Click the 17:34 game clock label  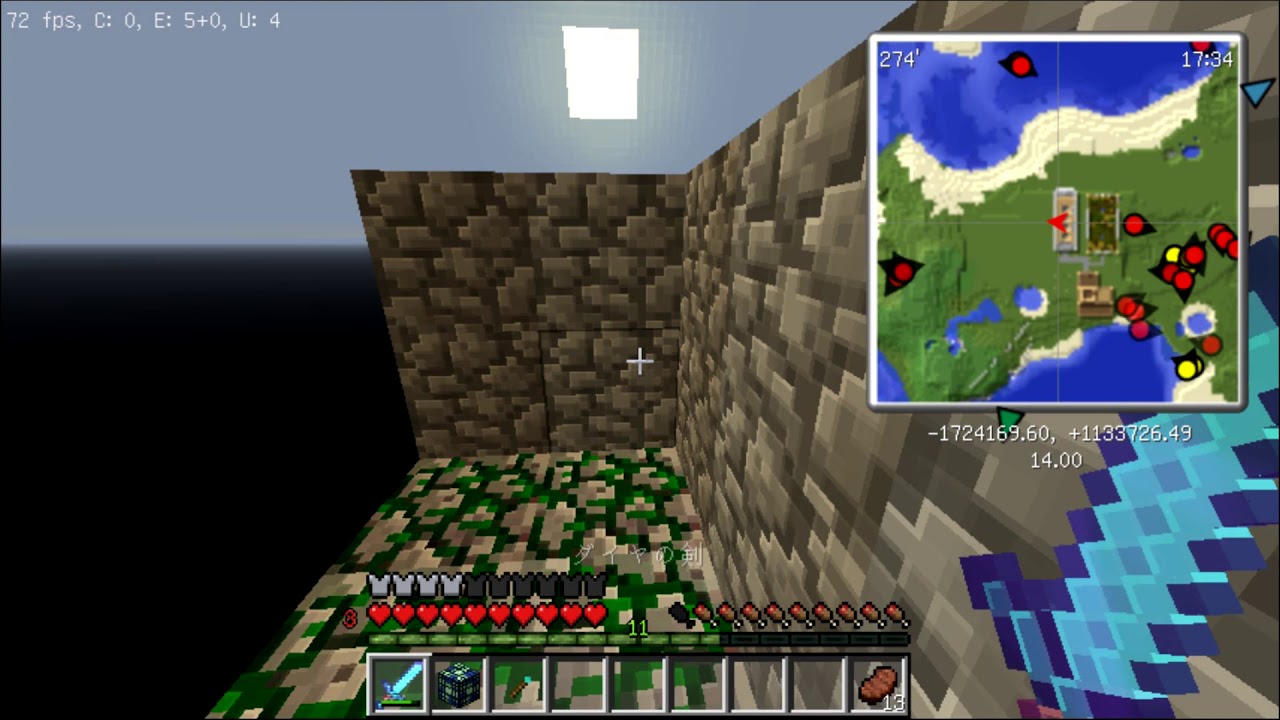click(x=1209, y=60)
